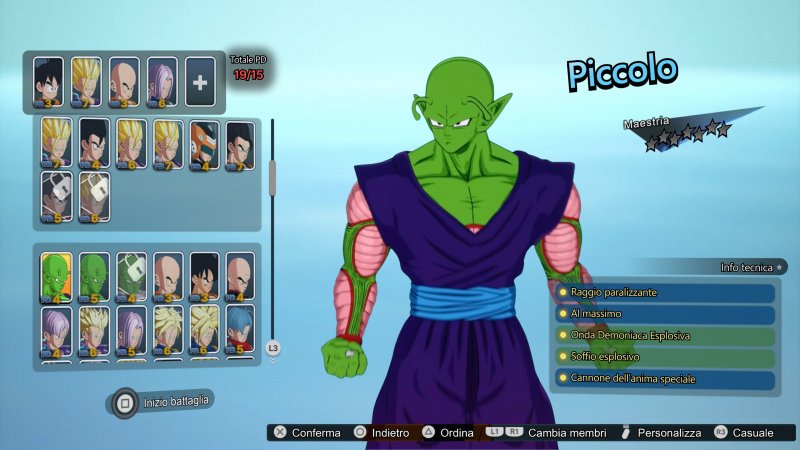
Task: Select the Al massimo skill entry
Action: tap(666, 314)
